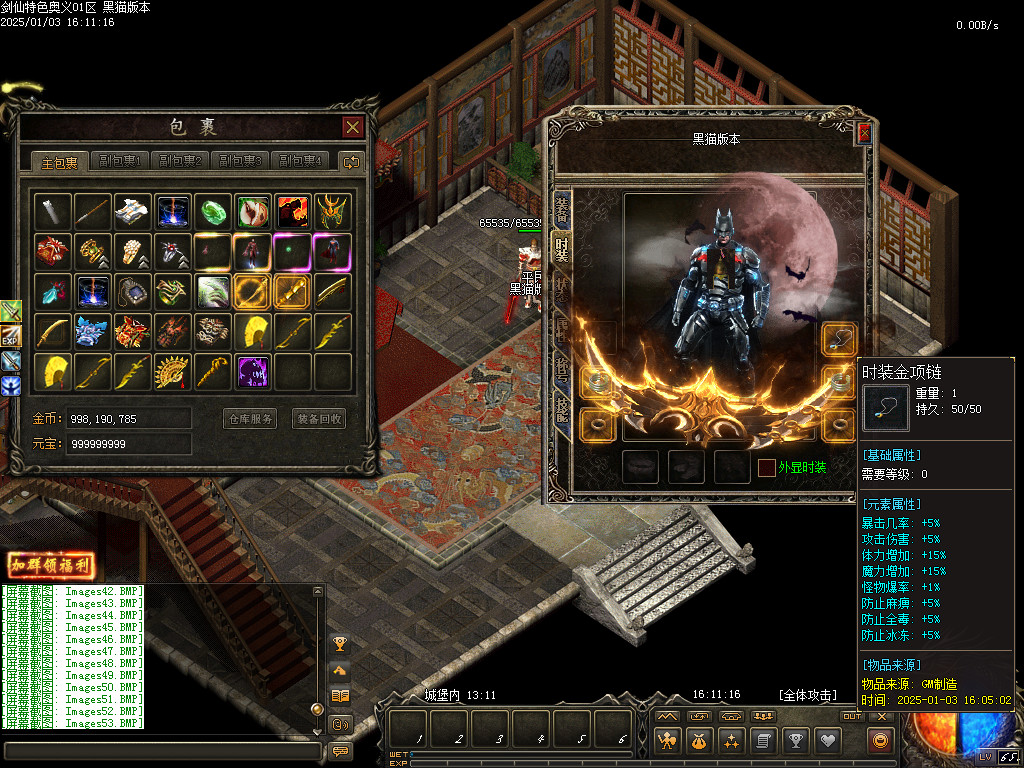This screenshot has height=768, width=1024.
Task: Select the equipped fashion necklace slot
Action: tap(839, 339)
